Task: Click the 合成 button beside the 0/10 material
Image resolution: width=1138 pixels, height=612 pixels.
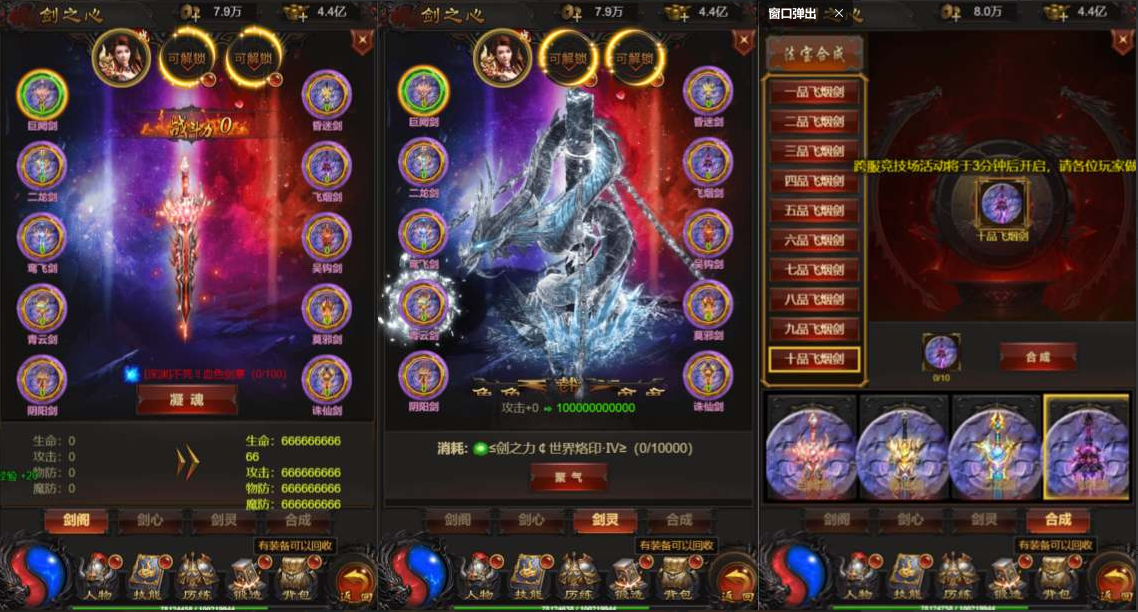Action: click(1037, 356)
